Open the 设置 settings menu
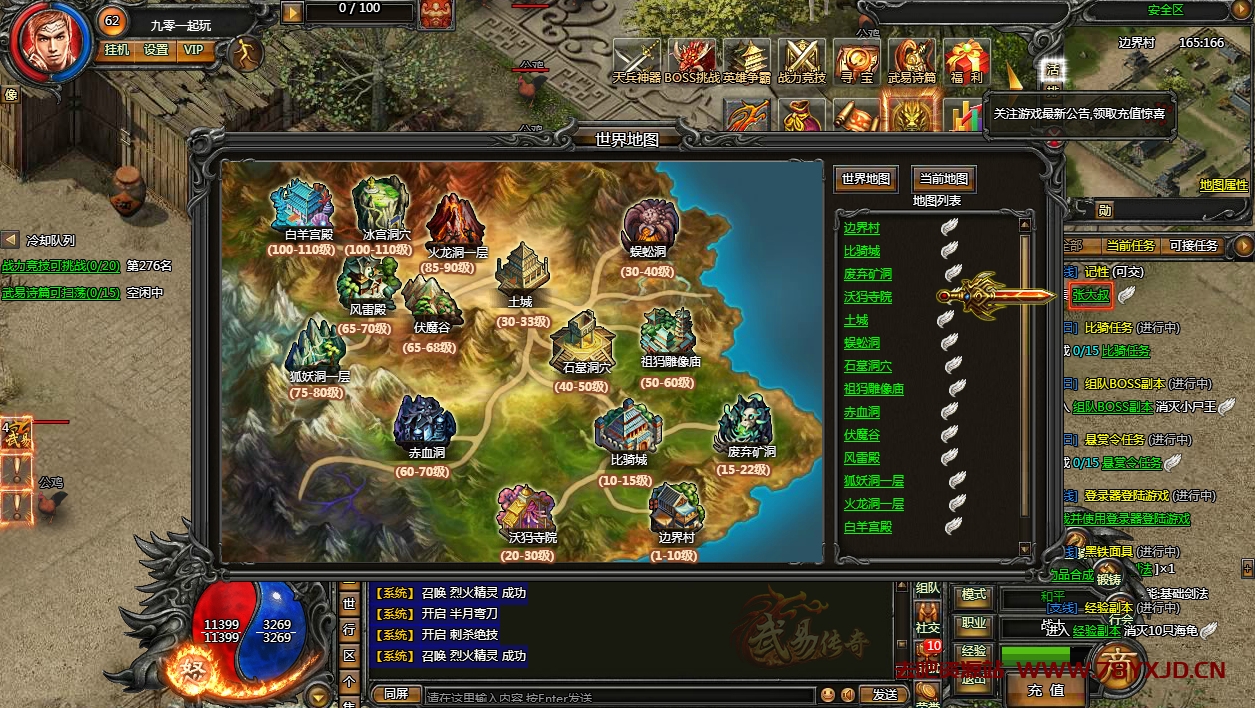Image resolution: width=1255 pixels, height=708 pixels. pyautogui.click(x=156, y=50)
